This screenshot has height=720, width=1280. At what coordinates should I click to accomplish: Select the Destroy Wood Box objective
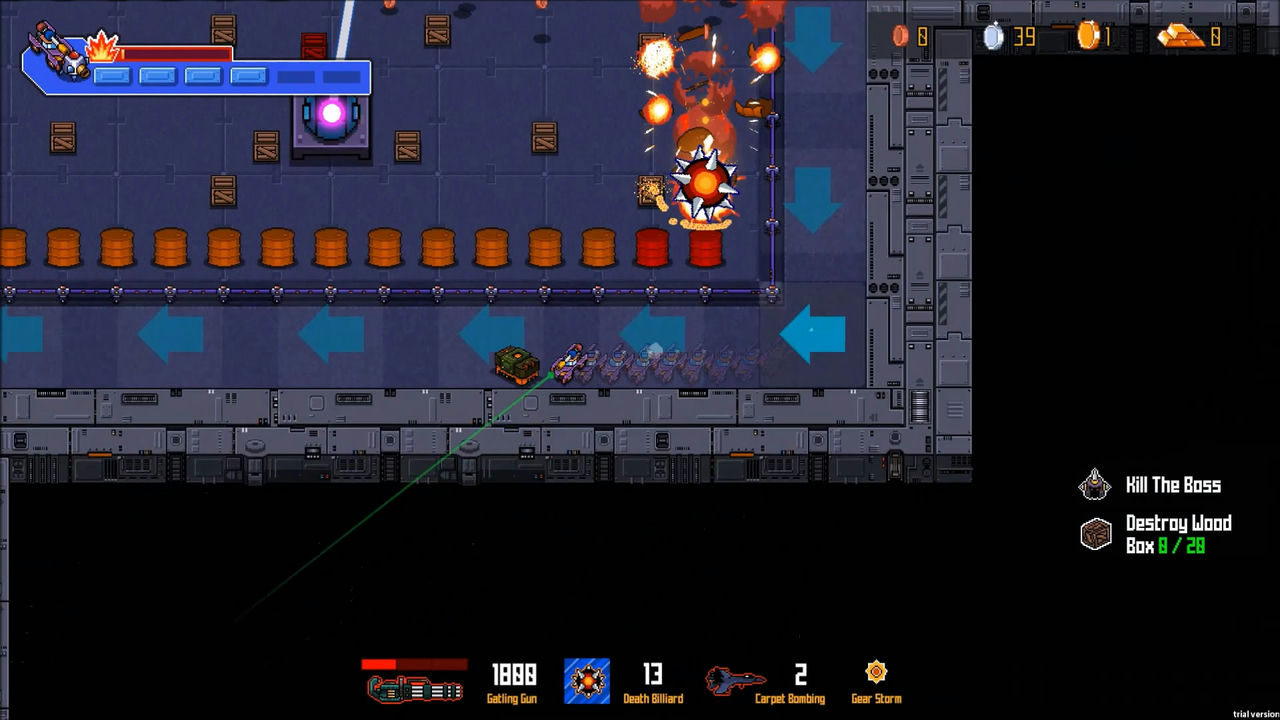tap(1096, 534)
